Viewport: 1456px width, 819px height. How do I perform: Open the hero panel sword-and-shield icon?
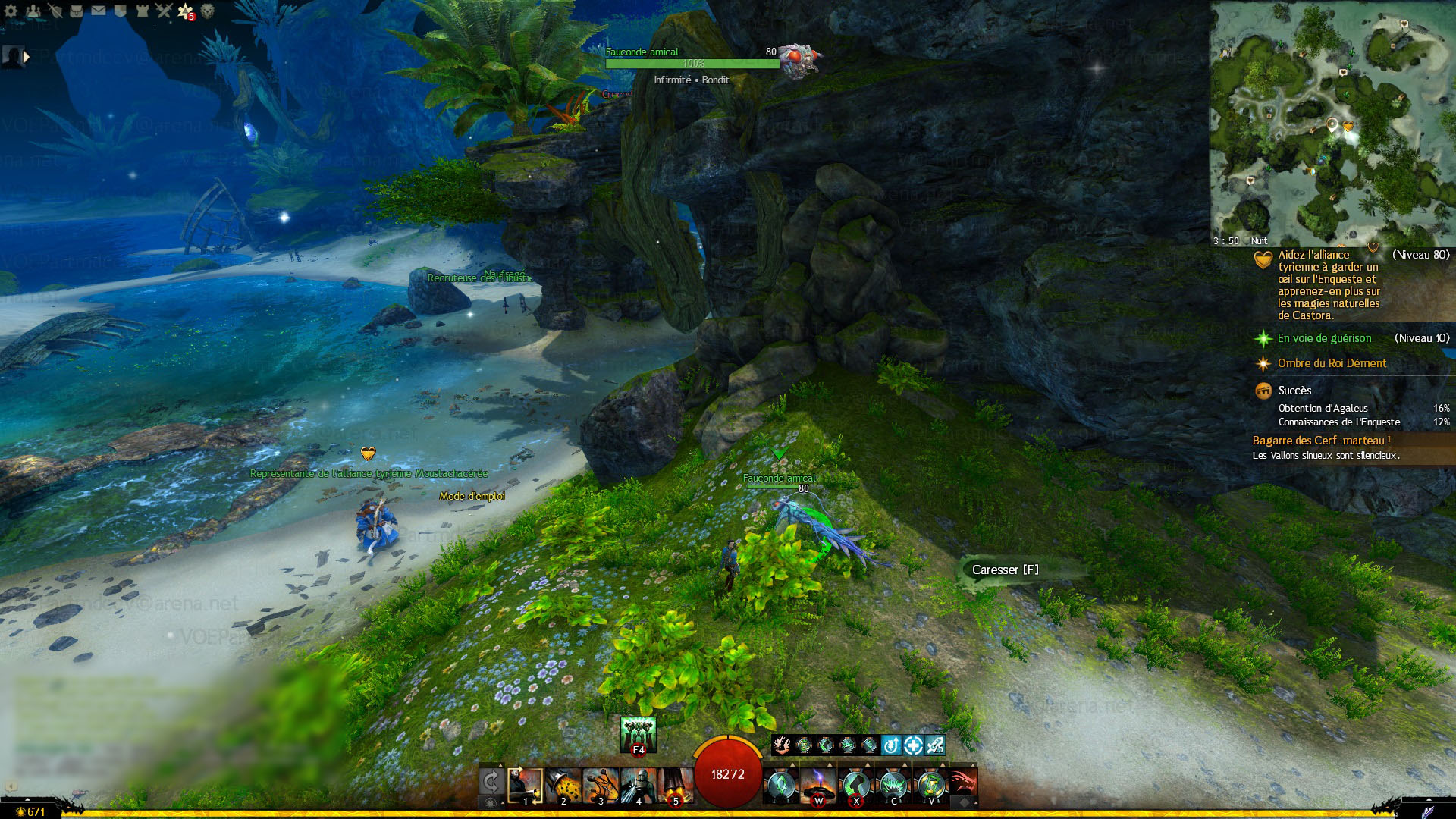click(55, 11)
